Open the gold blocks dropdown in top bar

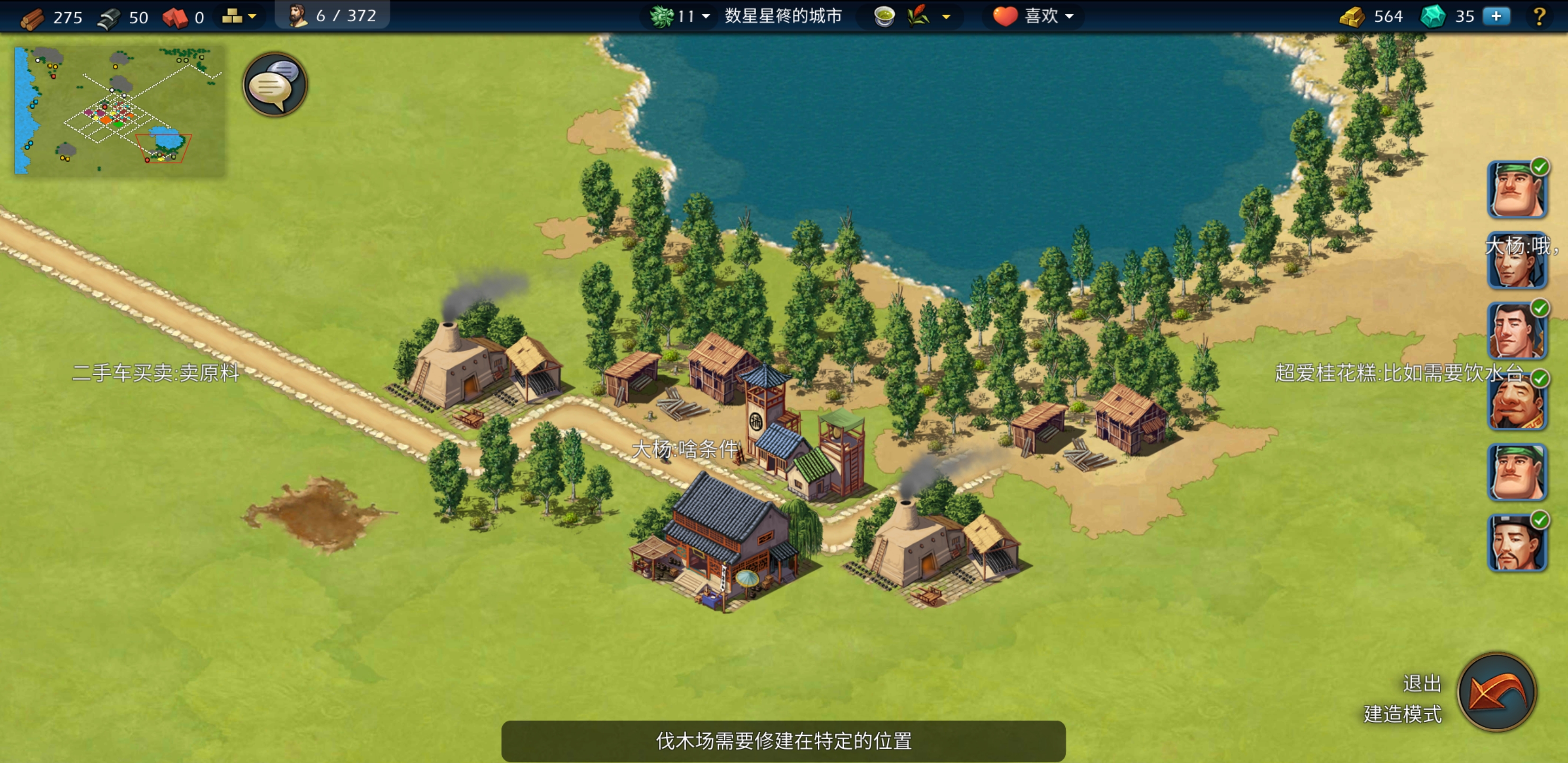[x=240, y=16]
